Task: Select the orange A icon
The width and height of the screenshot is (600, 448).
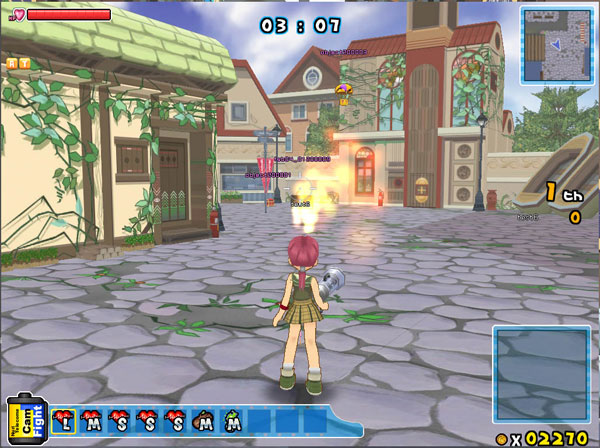Action: (11, 62)
